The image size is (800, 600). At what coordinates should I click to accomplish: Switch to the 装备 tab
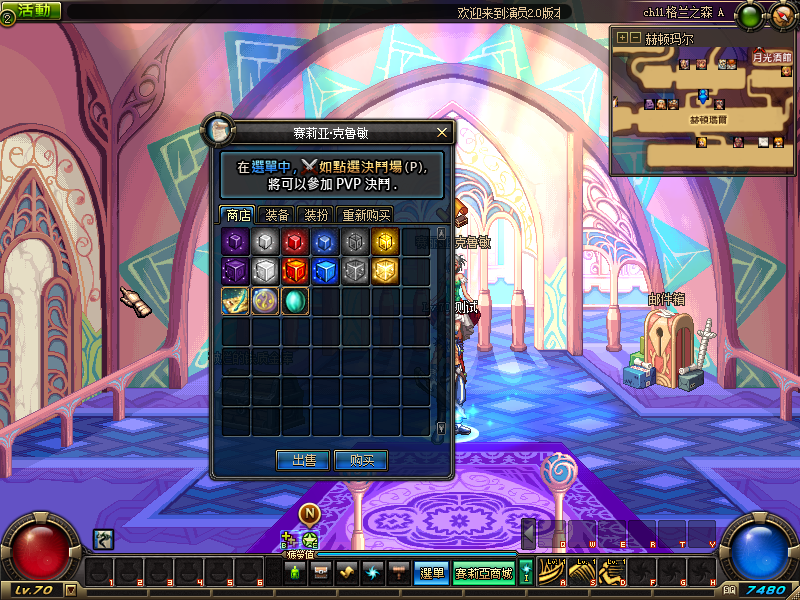click(x=275, y=214)
